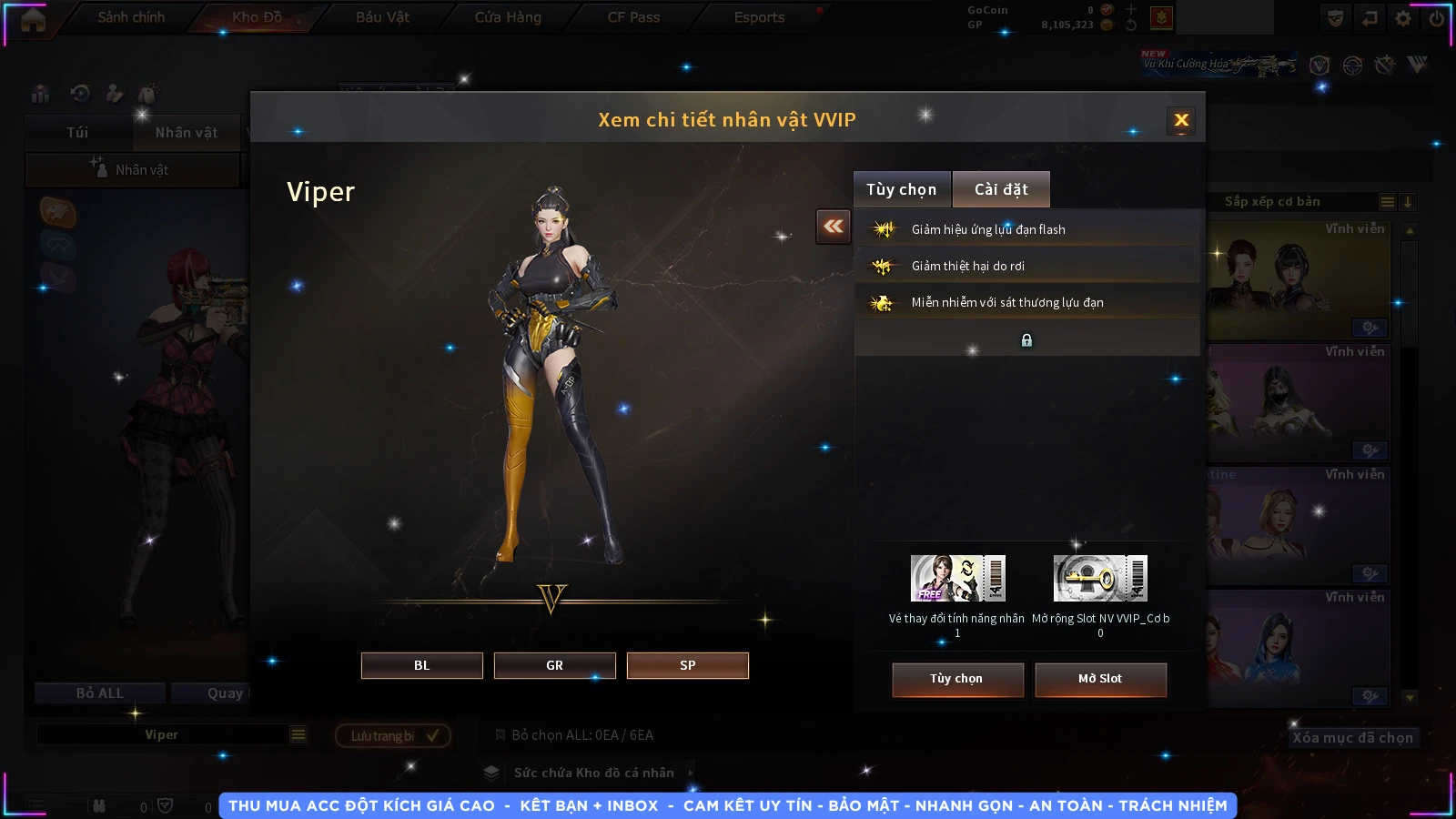
Task: Select the BL team button
Action: (x=421, y=665)
